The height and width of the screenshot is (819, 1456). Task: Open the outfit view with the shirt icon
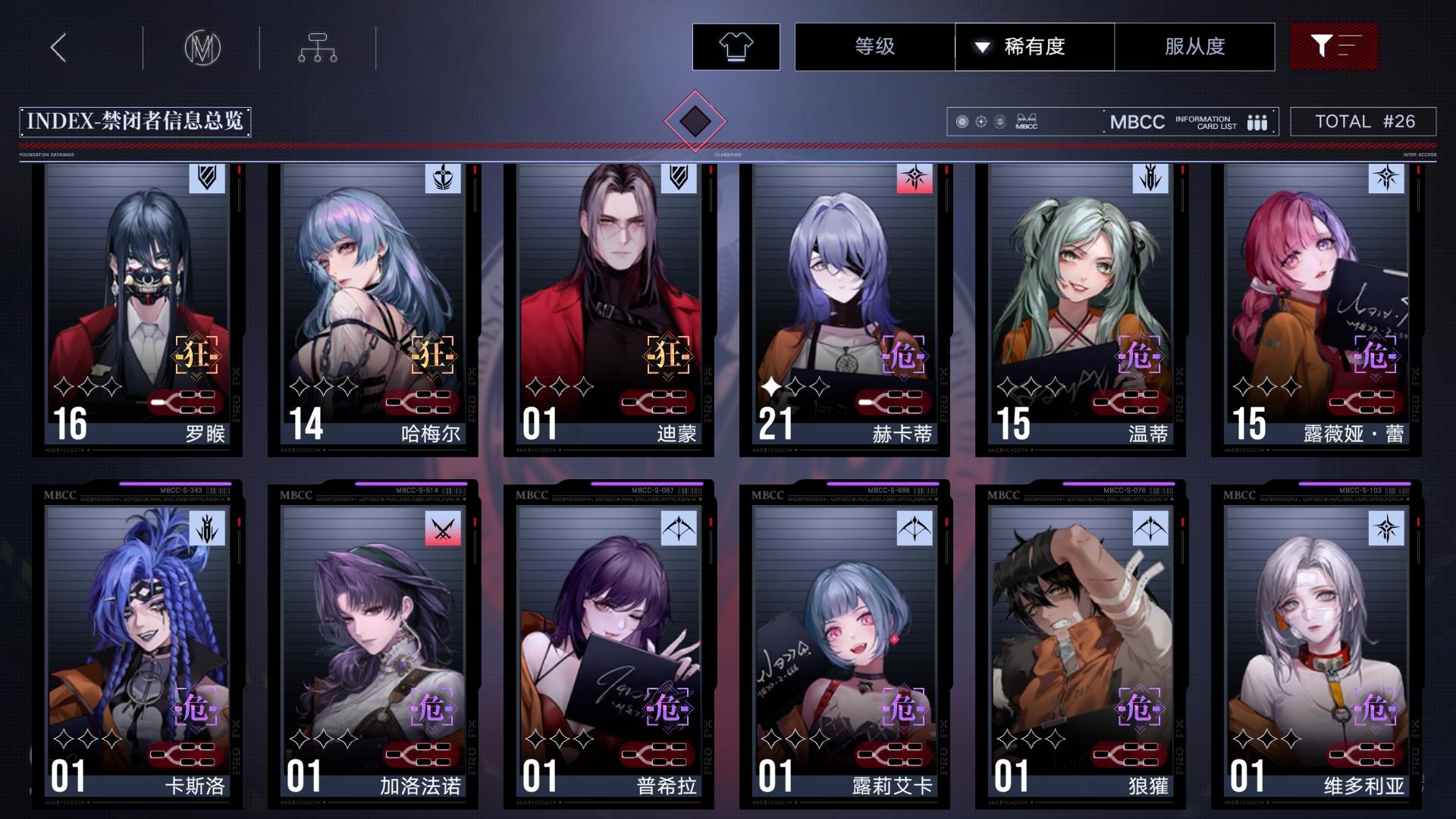[734, 46]
